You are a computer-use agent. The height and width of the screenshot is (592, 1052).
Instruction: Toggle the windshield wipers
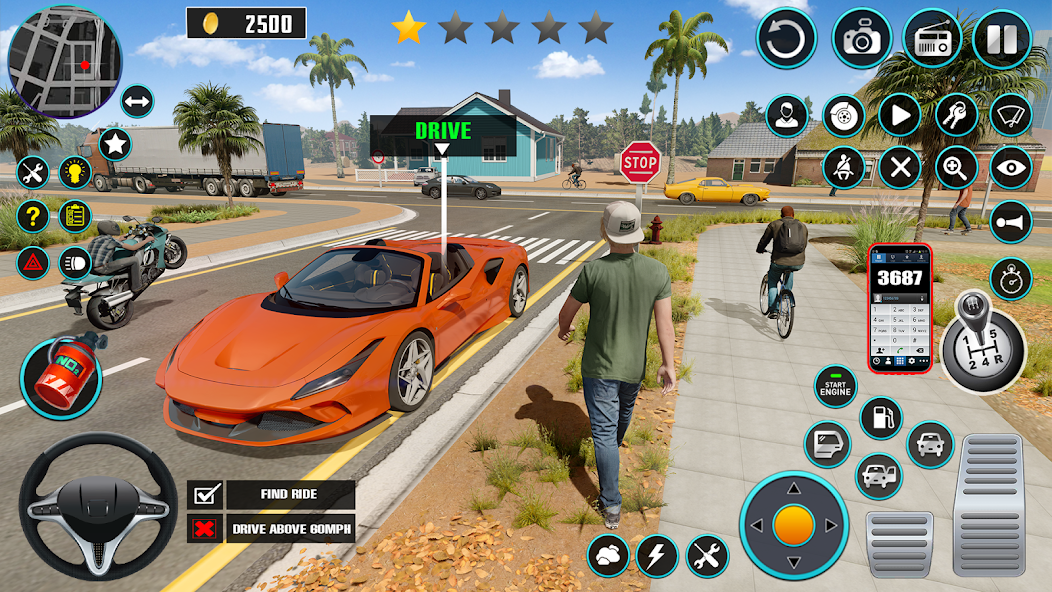coord(1010,116)
